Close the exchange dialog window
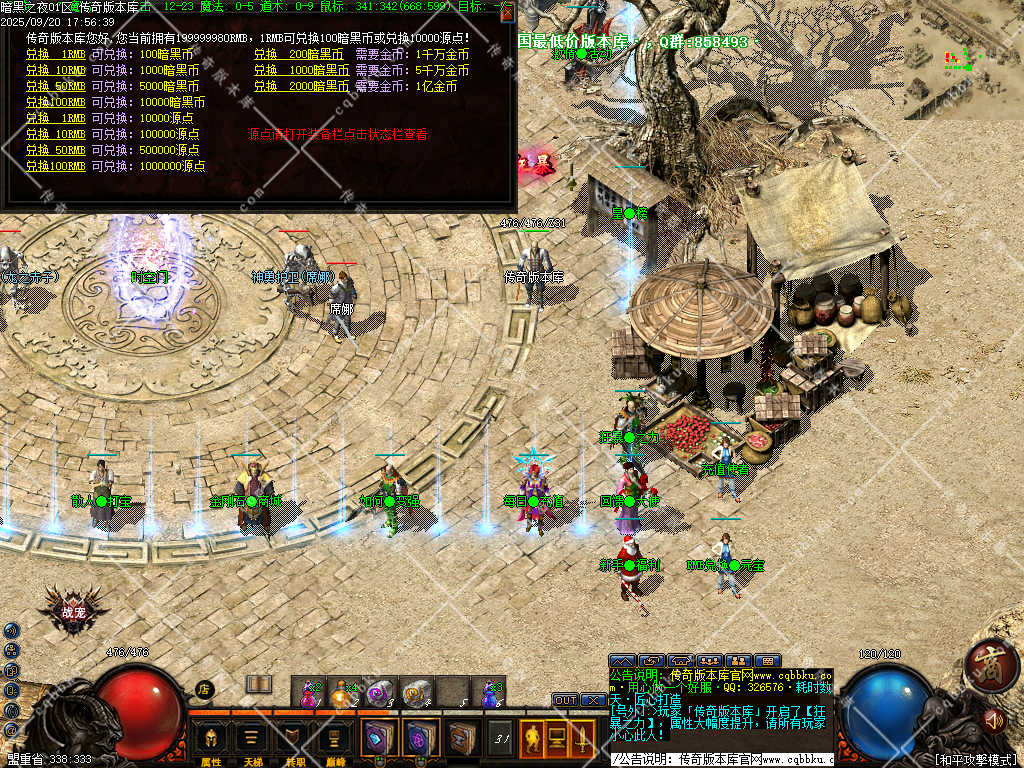This screenshot has height=768, width=1024. 507,13
